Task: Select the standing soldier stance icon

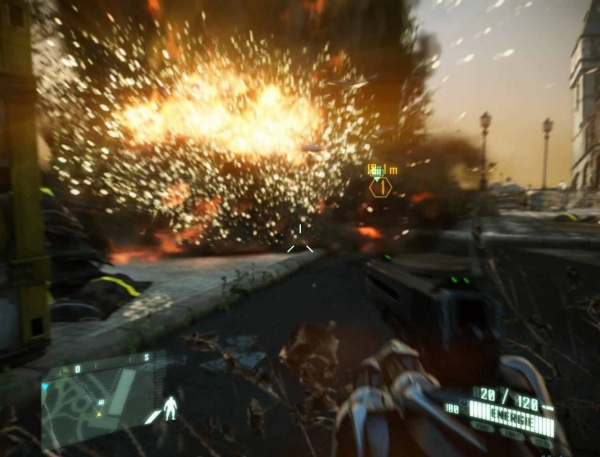Action: point(171,407)
